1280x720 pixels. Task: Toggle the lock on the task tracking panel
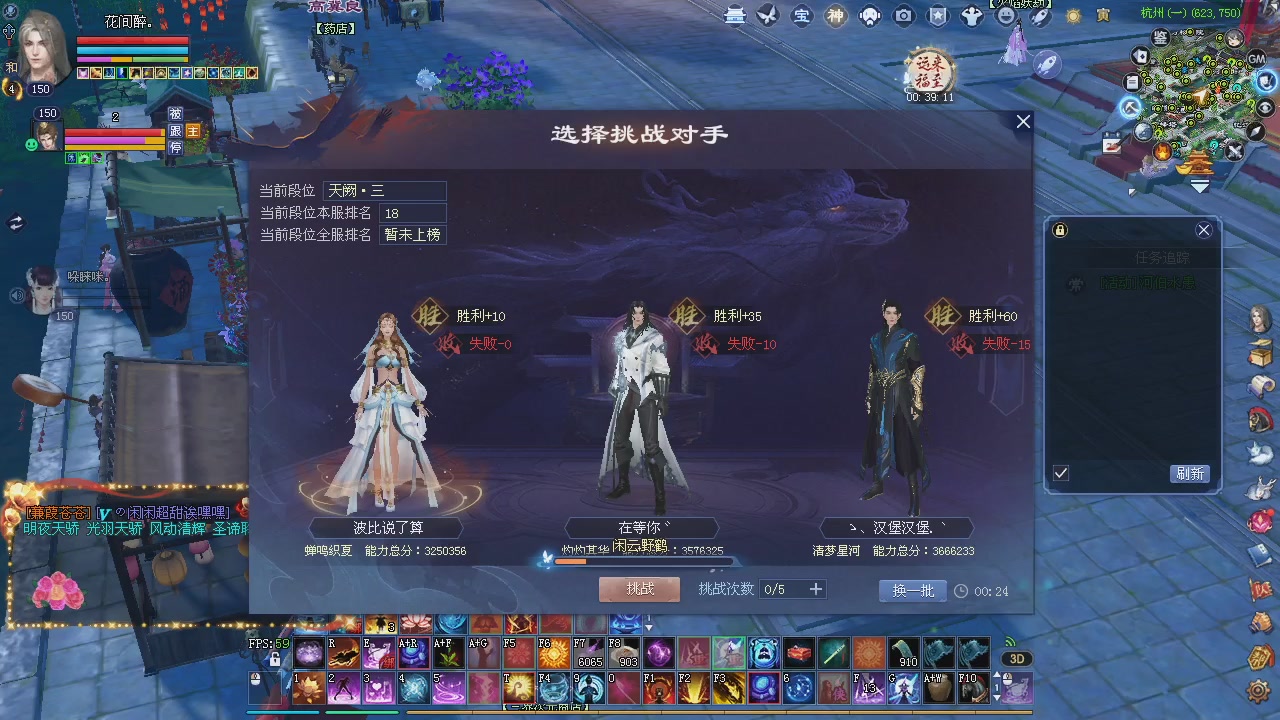(1058, 230)
